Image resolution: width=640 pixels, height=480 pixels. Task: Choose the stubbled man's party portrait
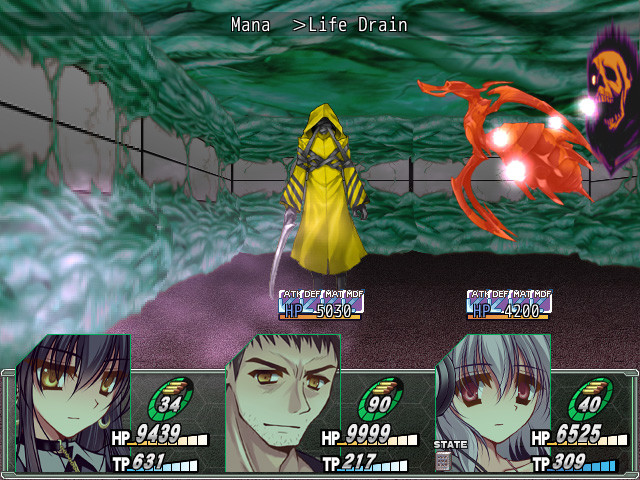283,402
